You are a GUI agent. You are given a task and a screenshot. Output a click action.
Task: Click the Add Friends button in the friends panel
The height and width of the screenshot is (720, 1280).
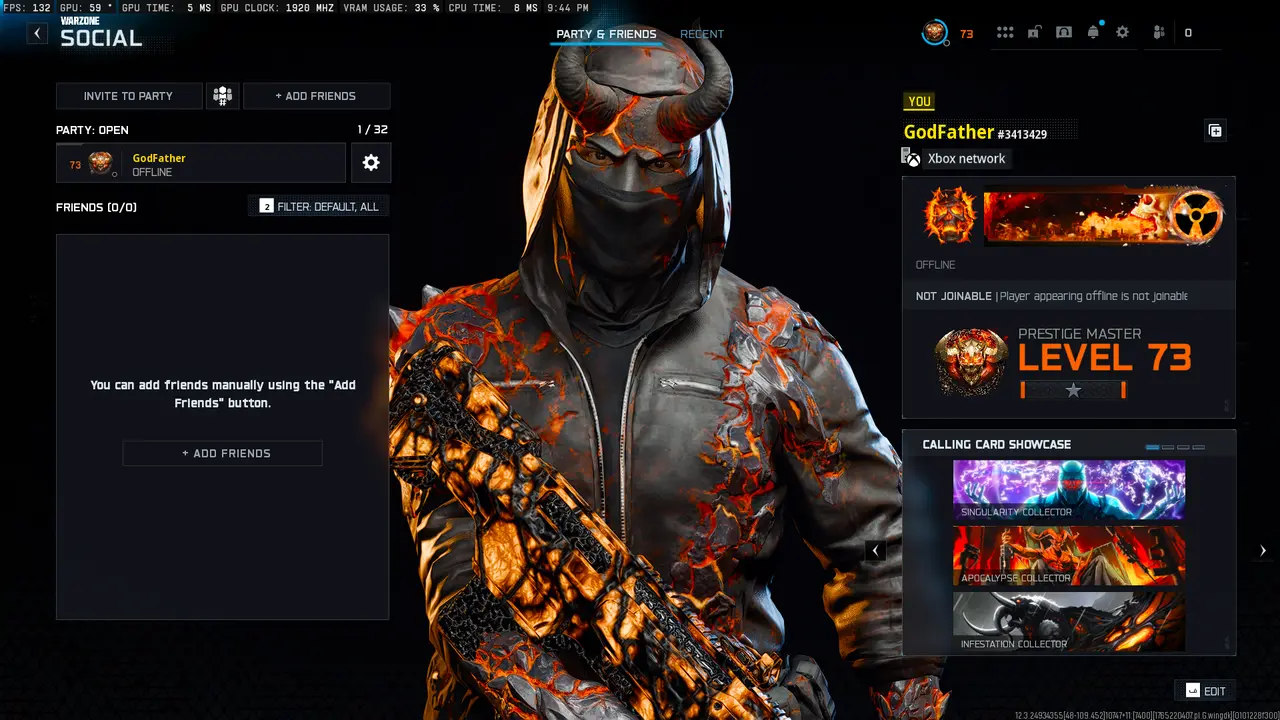[x=222, y=453]
